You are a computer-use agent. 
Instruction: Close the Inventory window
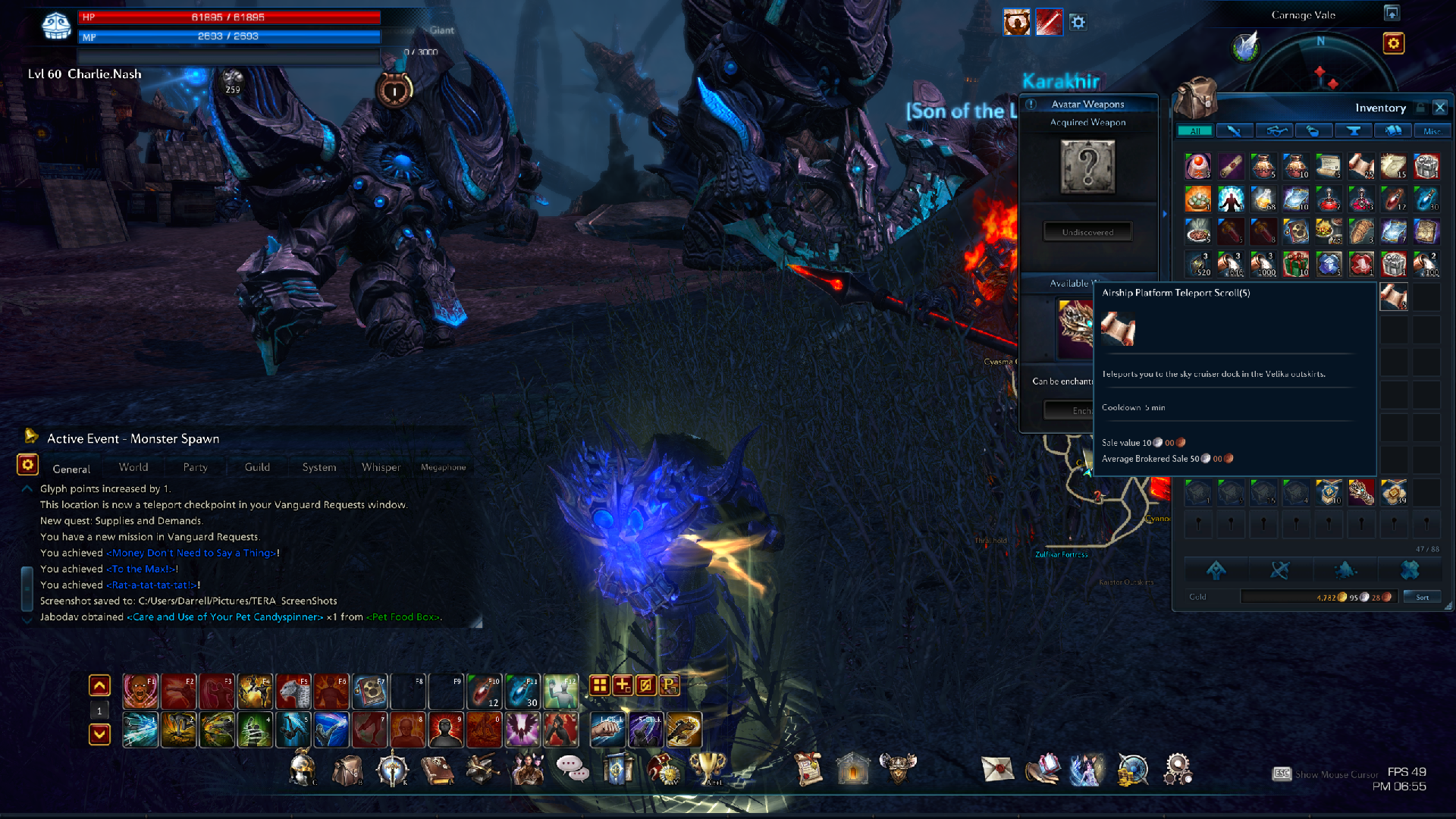coord(1440,108)
